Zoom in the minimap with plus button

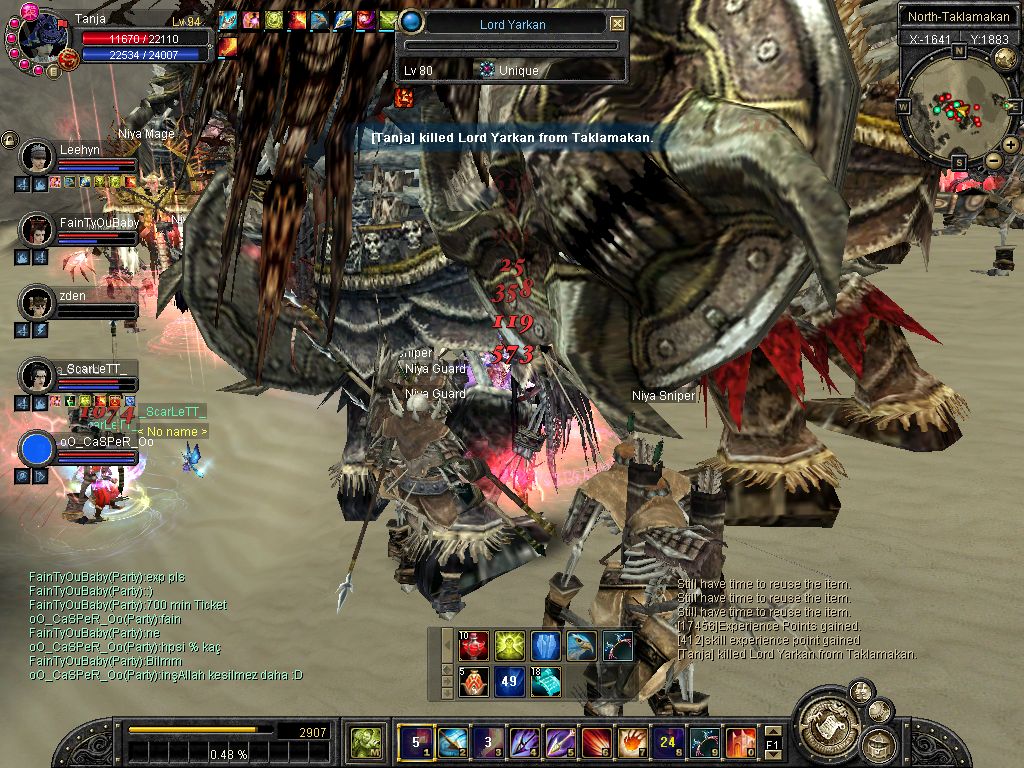[1011, 145]
